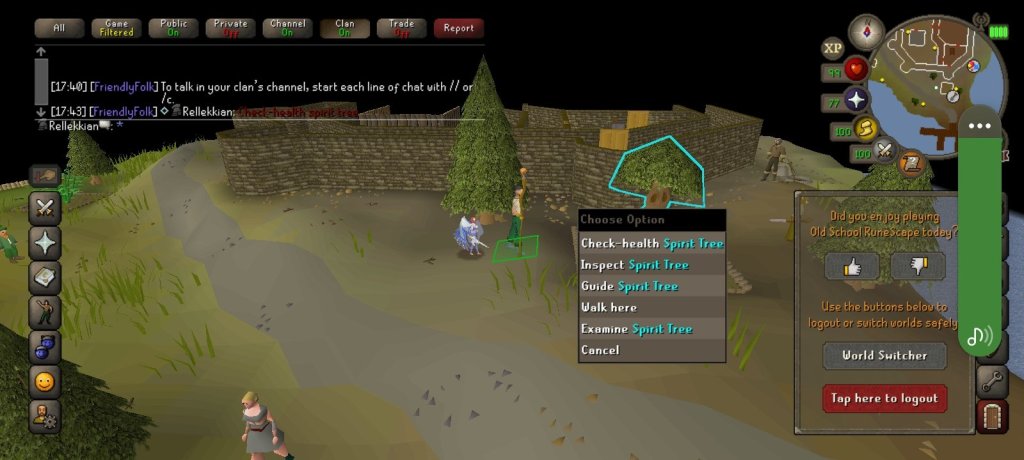
Task: Open the smiley face emotes tab
Action: [45, 381]
